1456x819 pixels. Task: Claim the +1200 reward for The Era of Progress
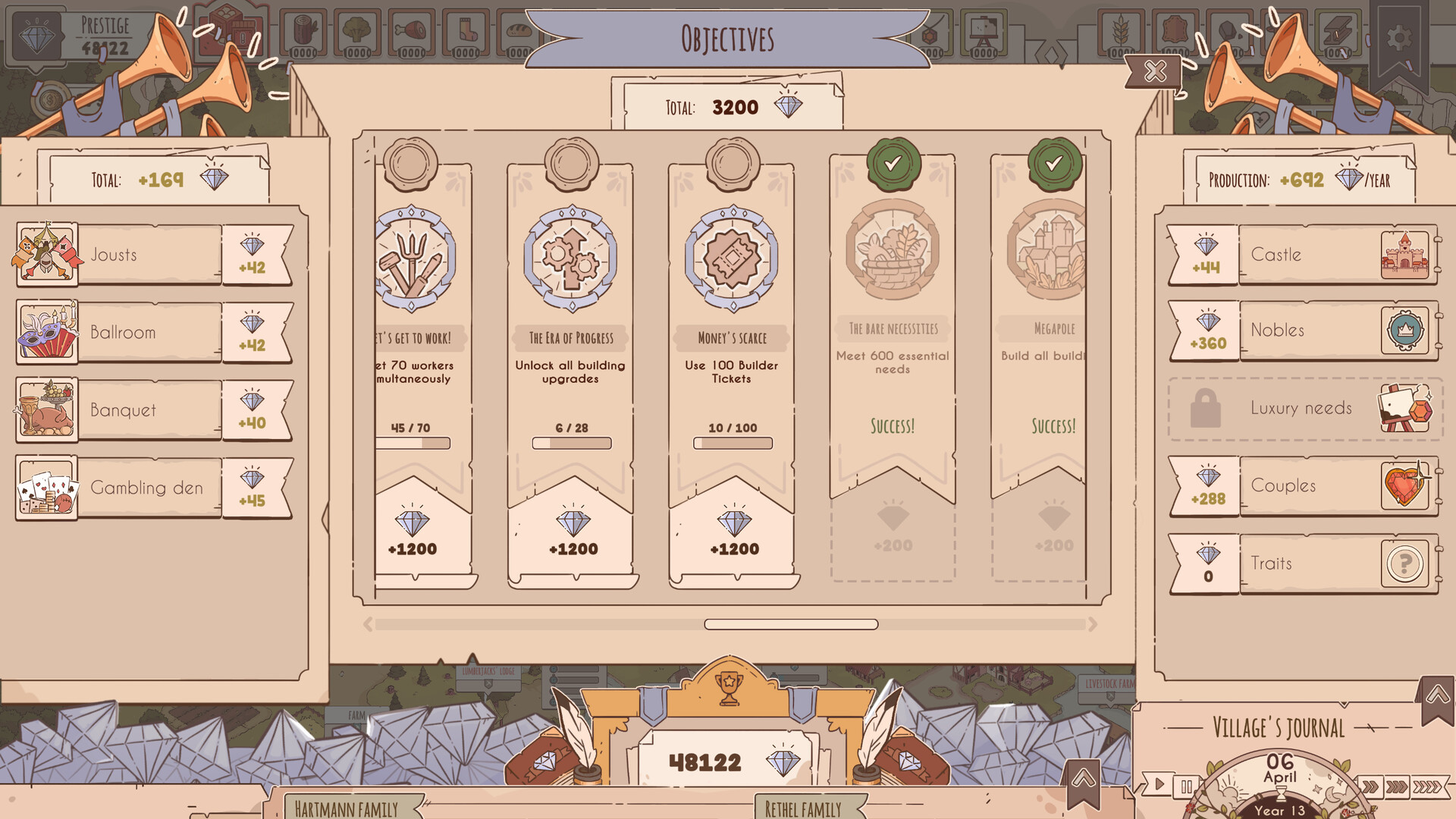[x=573, y=531]
